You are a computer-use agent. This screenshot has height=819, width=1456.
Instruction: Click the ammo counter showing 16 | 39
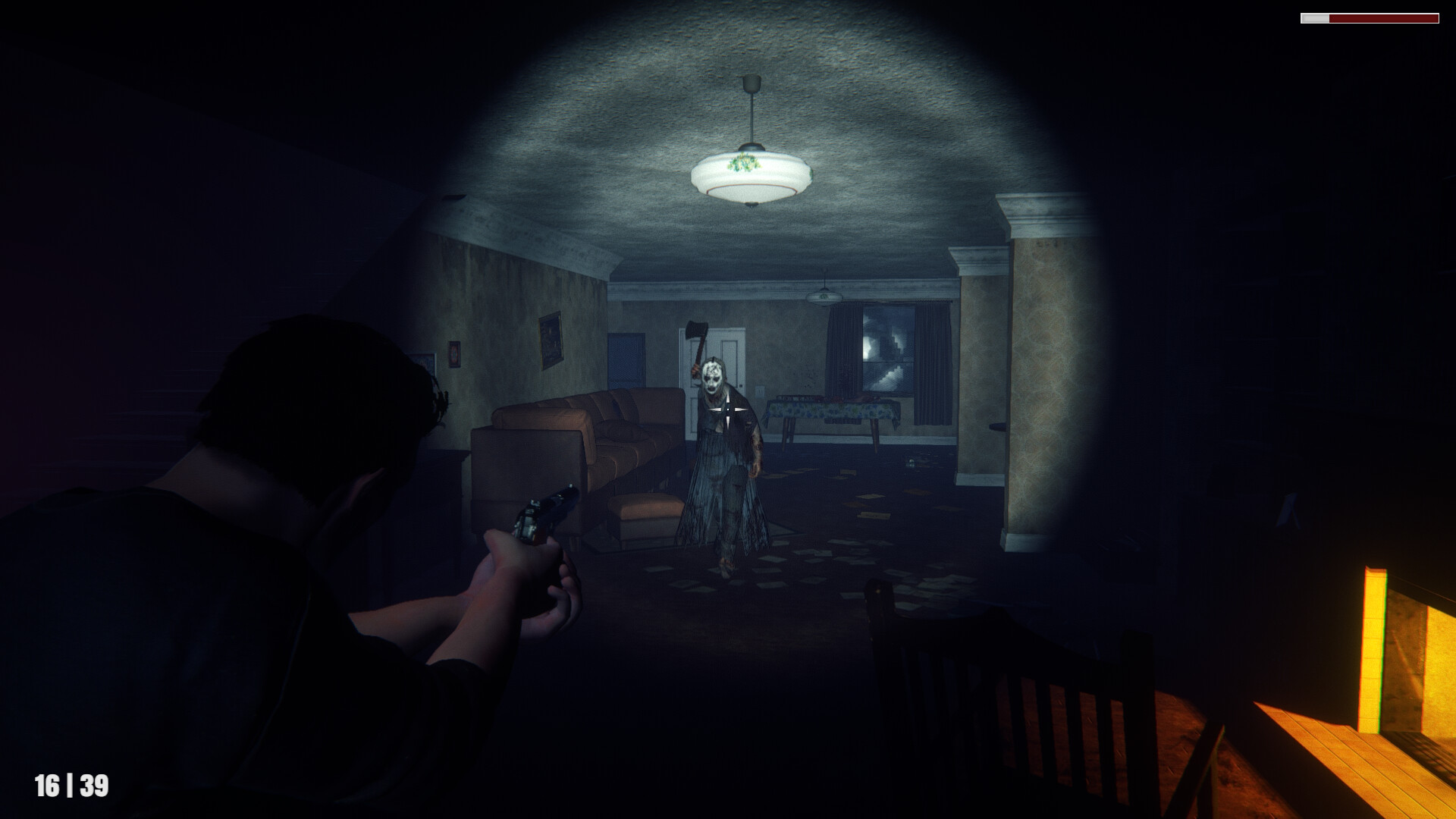(x=72, y=784)
